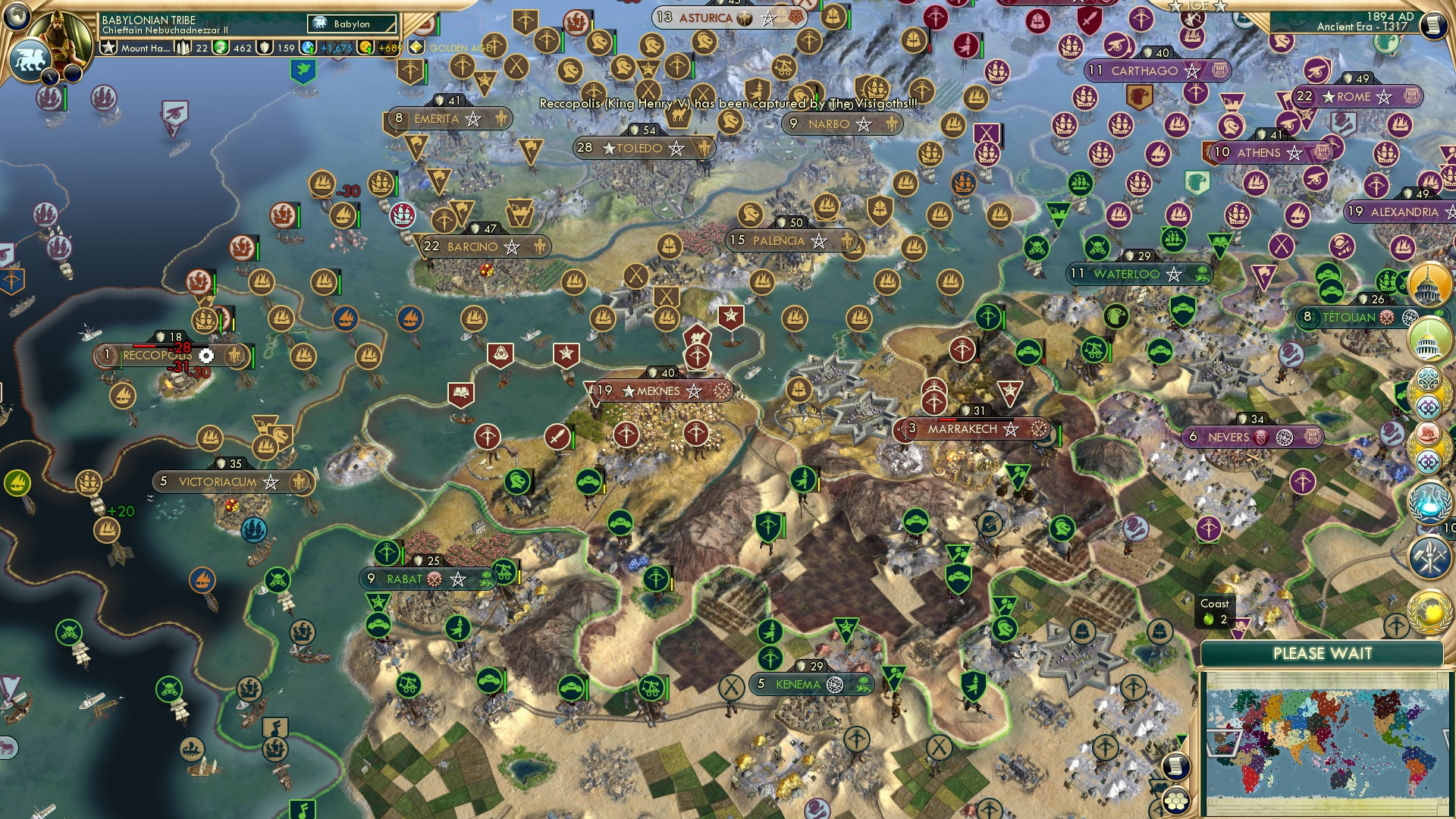Image resolution: width=1456 pixels, height=819 pixels.
Task: Click the +689 gold income counter
Action: click(x=384, y=49)
